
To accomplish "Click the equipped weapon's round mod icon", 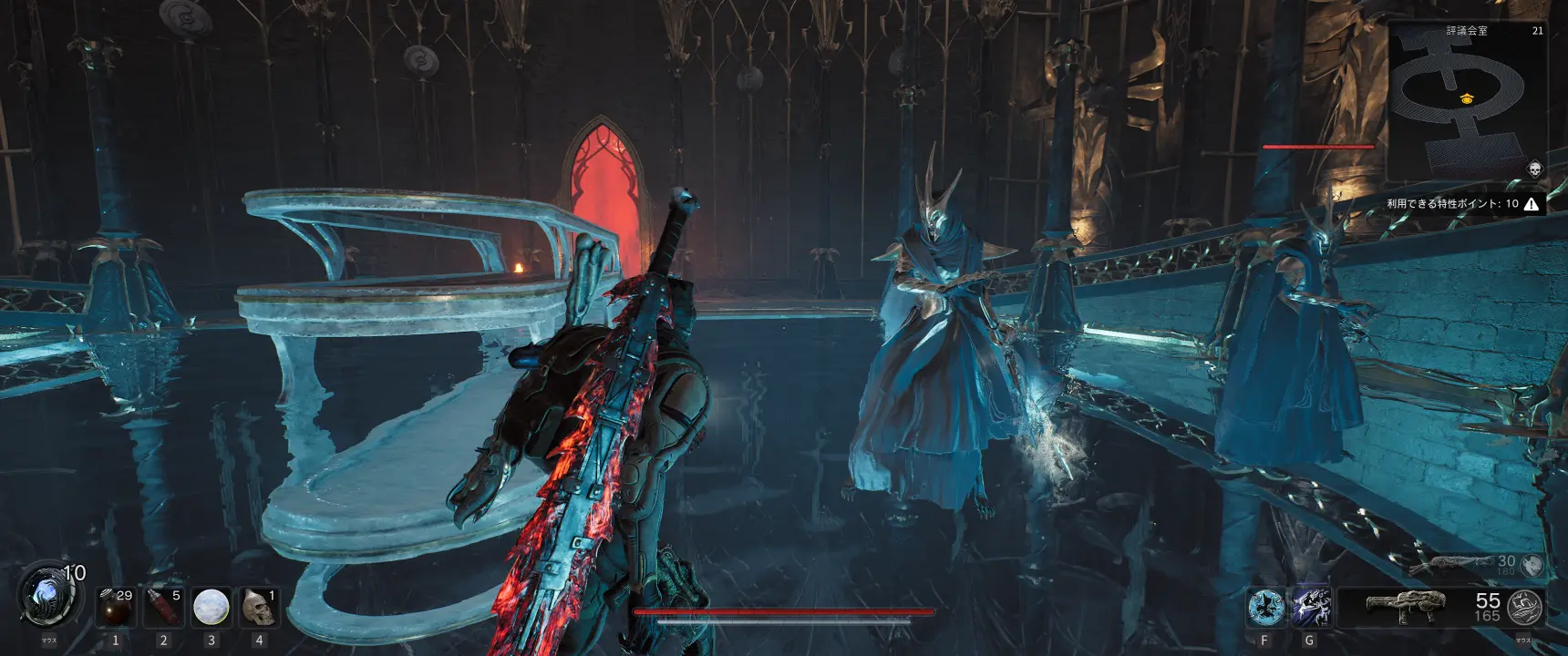I will tap(1524, 607).
